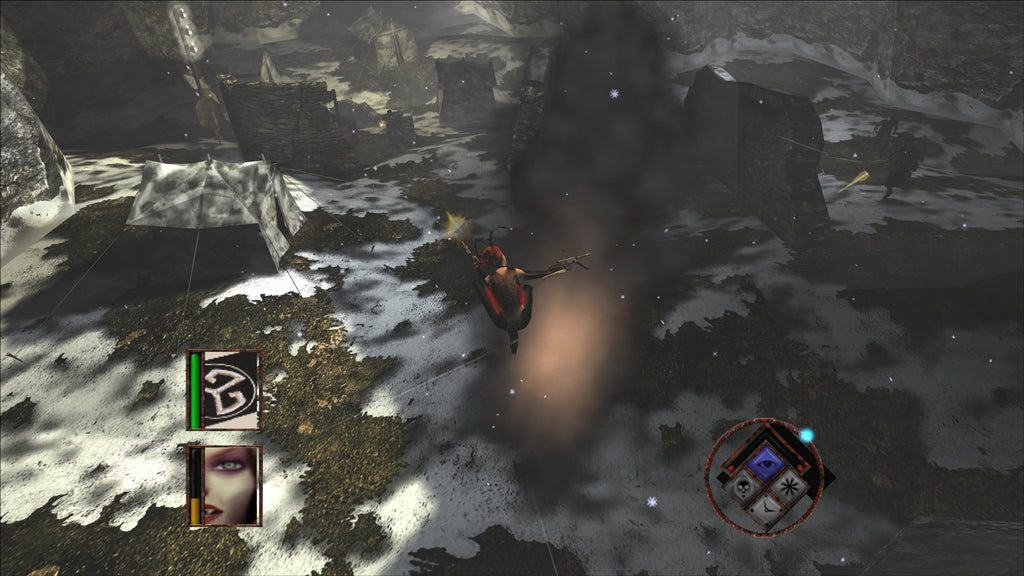
Task: Click the rune symbol weapon panel
Action: click(231, 389)
